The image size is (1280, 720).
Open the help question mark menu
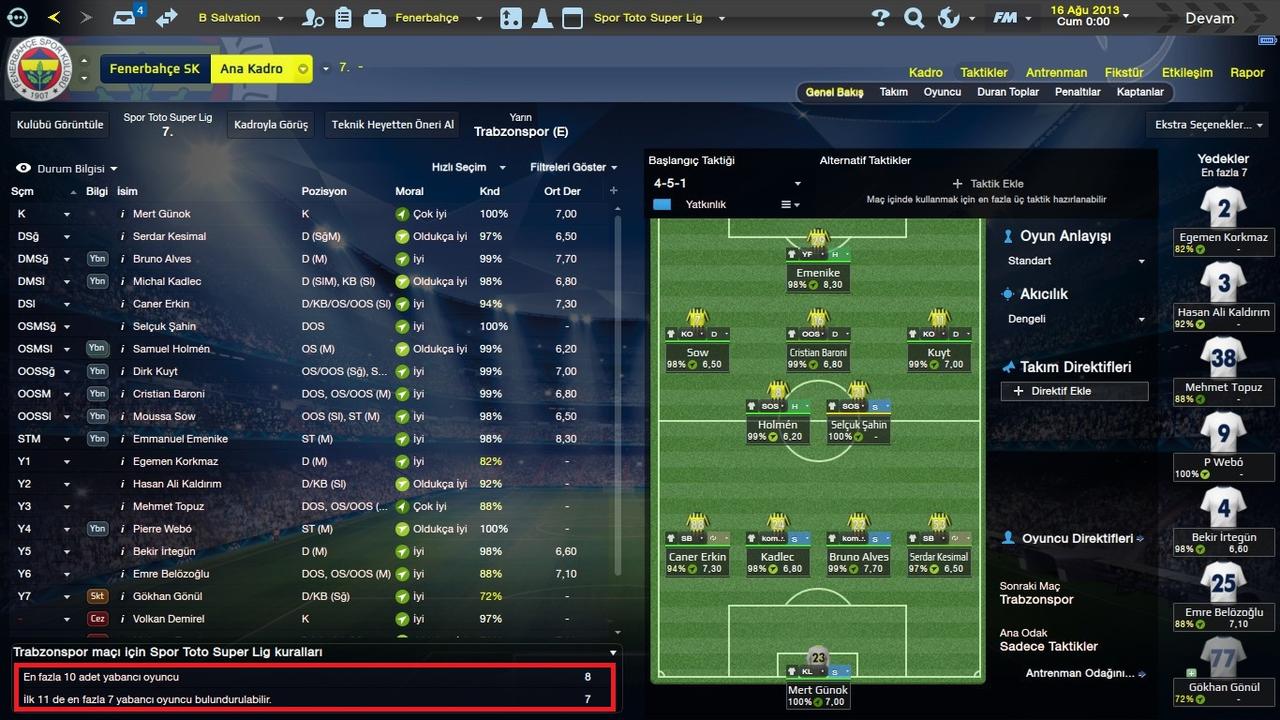881,18
